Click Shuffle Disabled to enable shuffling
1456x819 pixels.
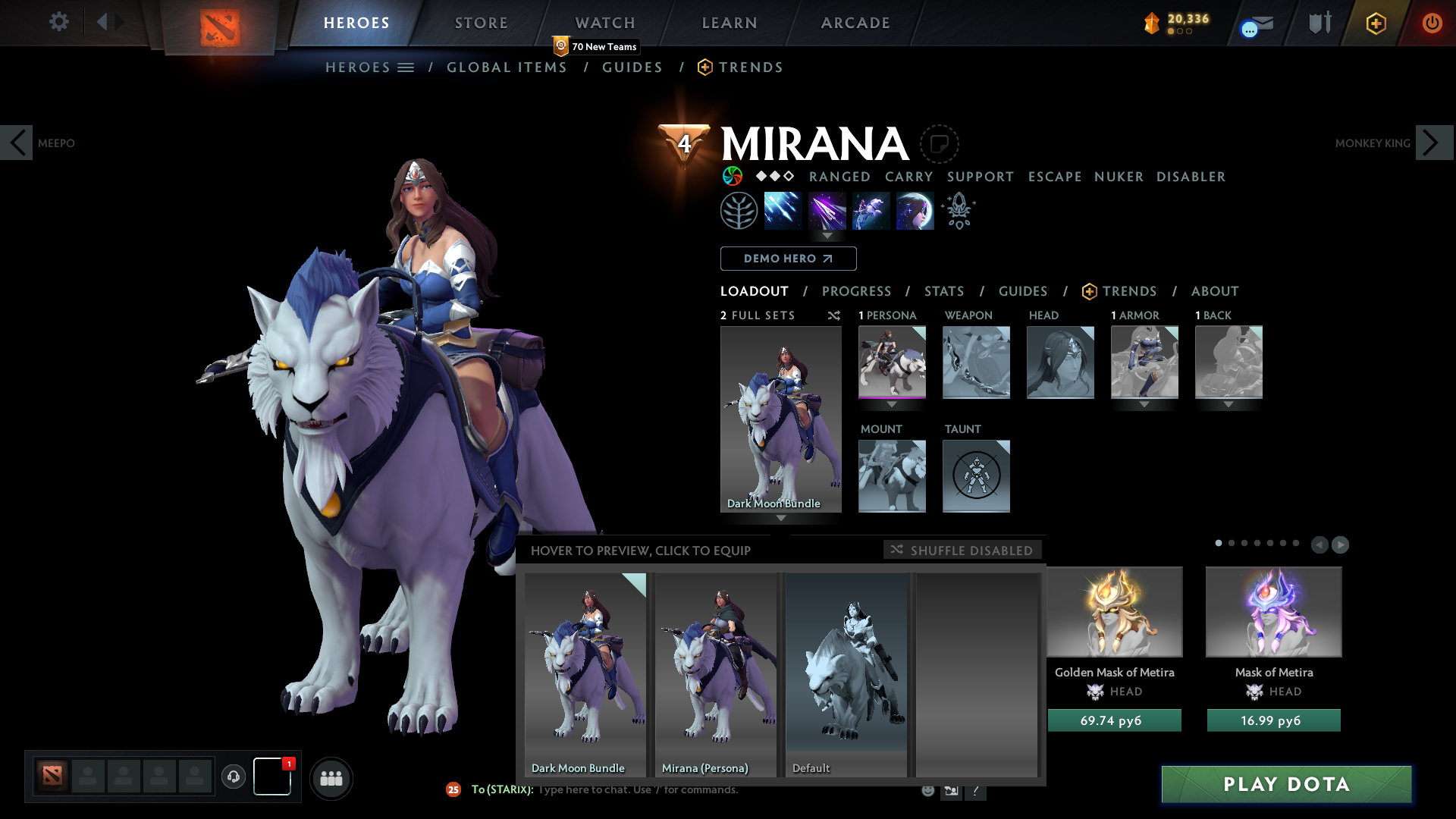pyautogui.click(x=962, y=551)
